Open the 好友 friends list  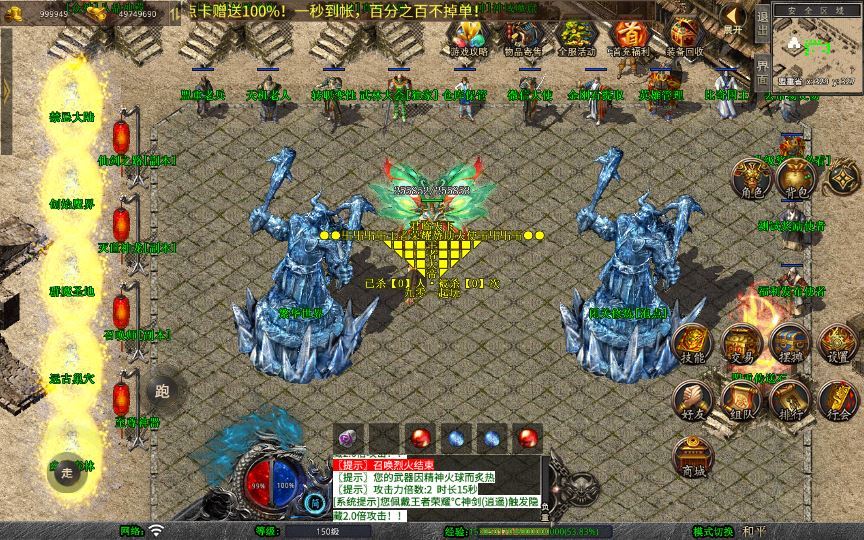point(692,401)
